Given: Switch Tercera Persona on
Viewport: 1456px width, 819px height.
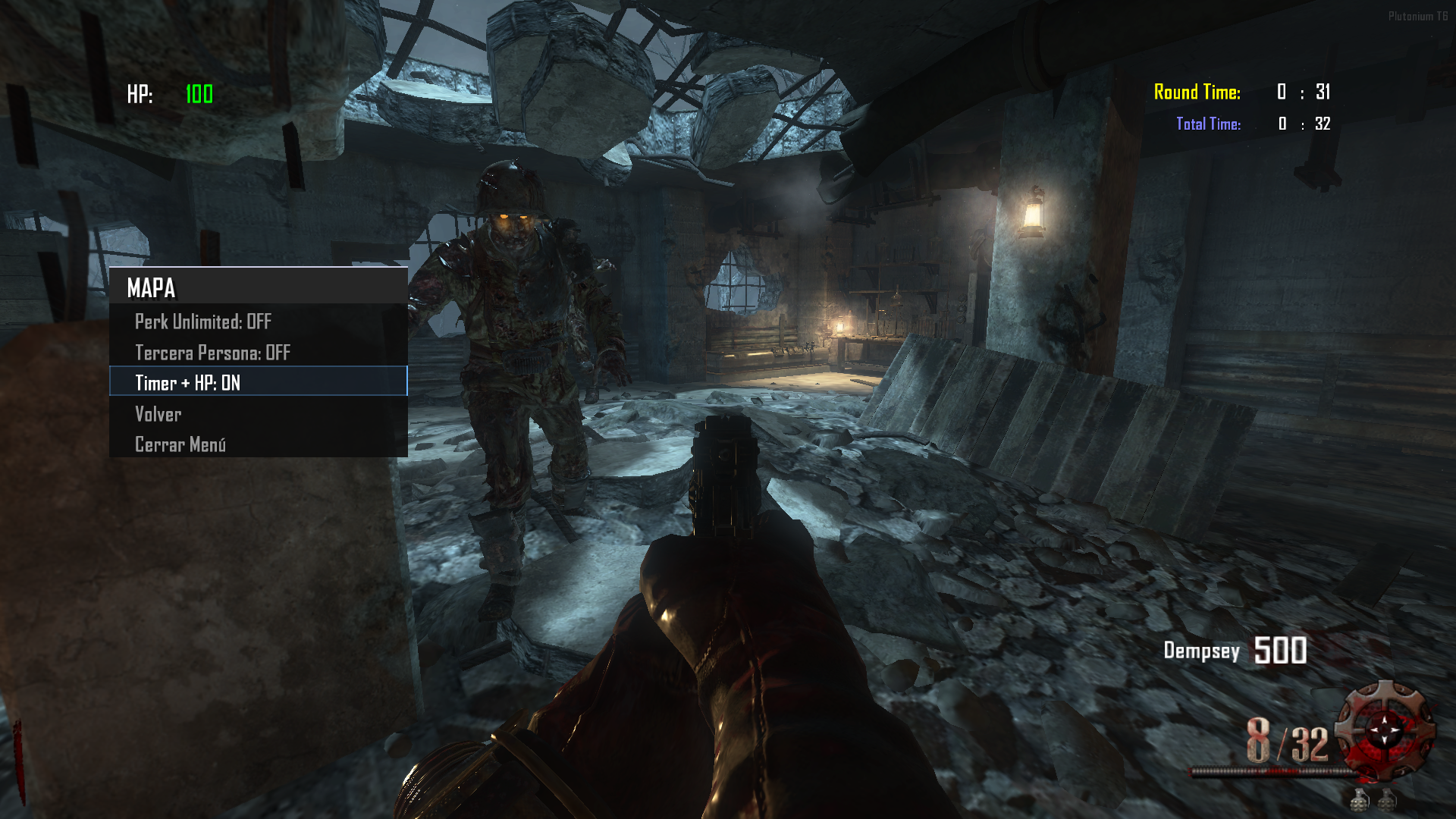Looking at the screenshot, I should [212, 353].
